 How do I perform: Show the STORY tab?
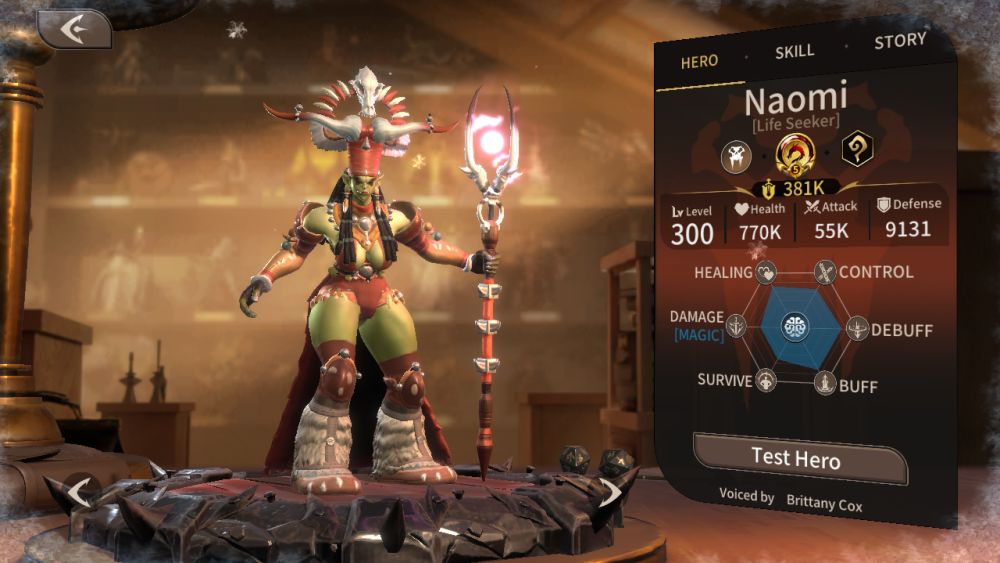[x=900, y=42]
